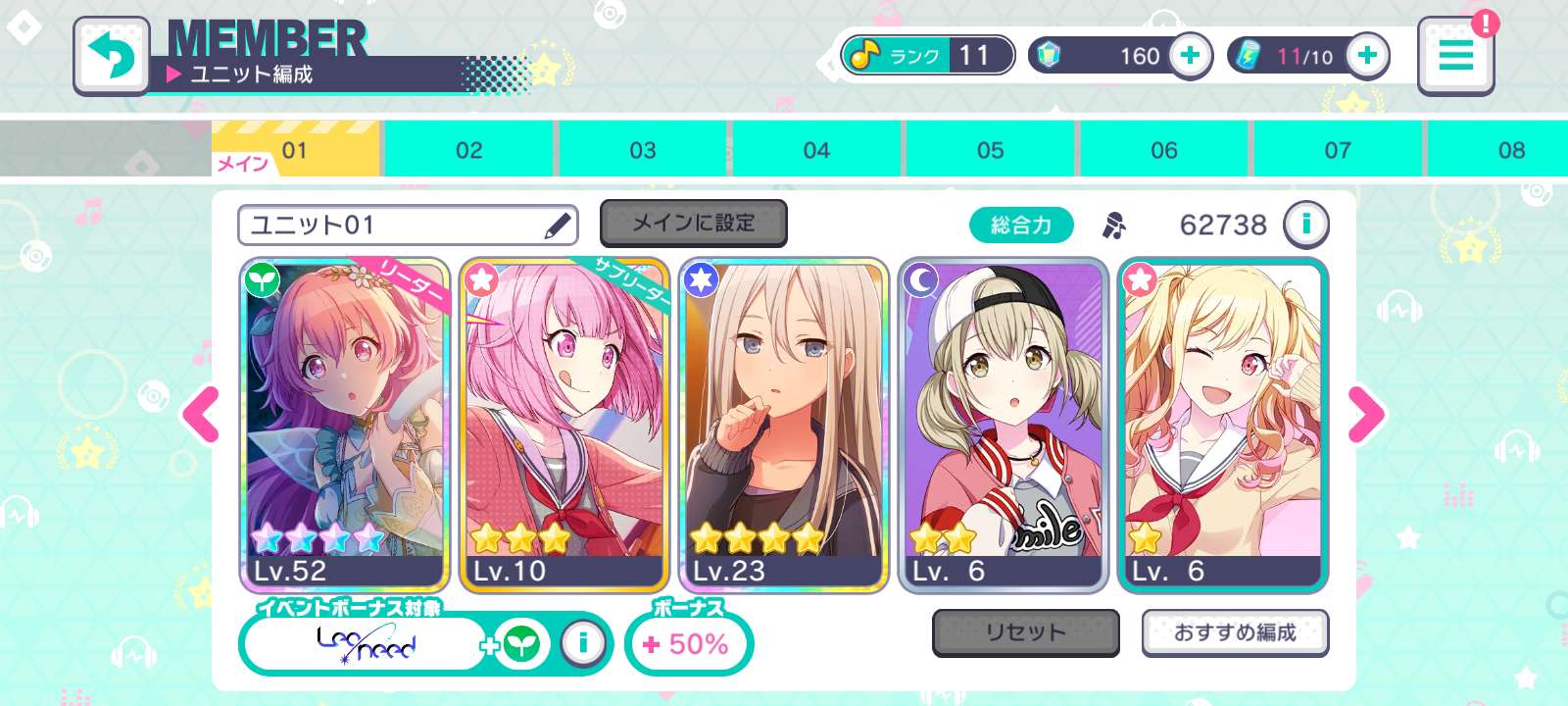Refill live bonus energy with plus button

coord(1367,56)
